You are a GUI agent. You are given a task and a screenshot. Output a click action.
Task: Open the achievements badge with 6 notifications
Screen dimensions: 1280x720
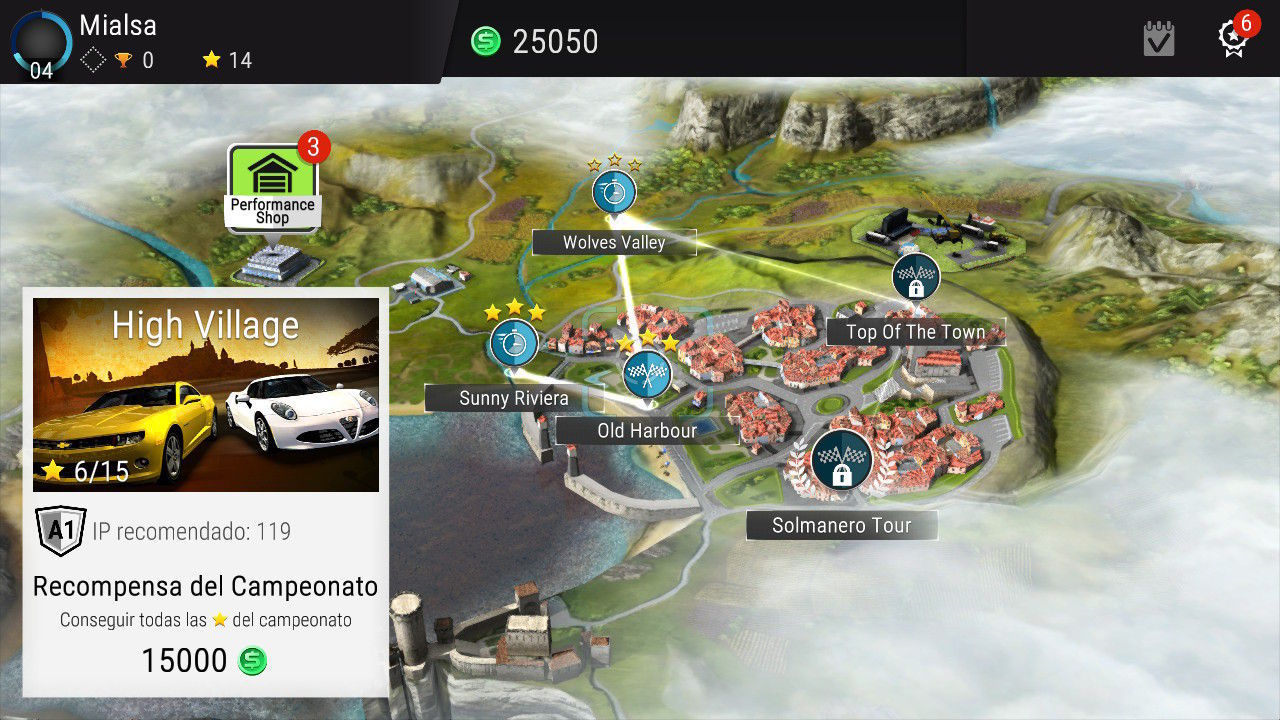coord(1232,38)
